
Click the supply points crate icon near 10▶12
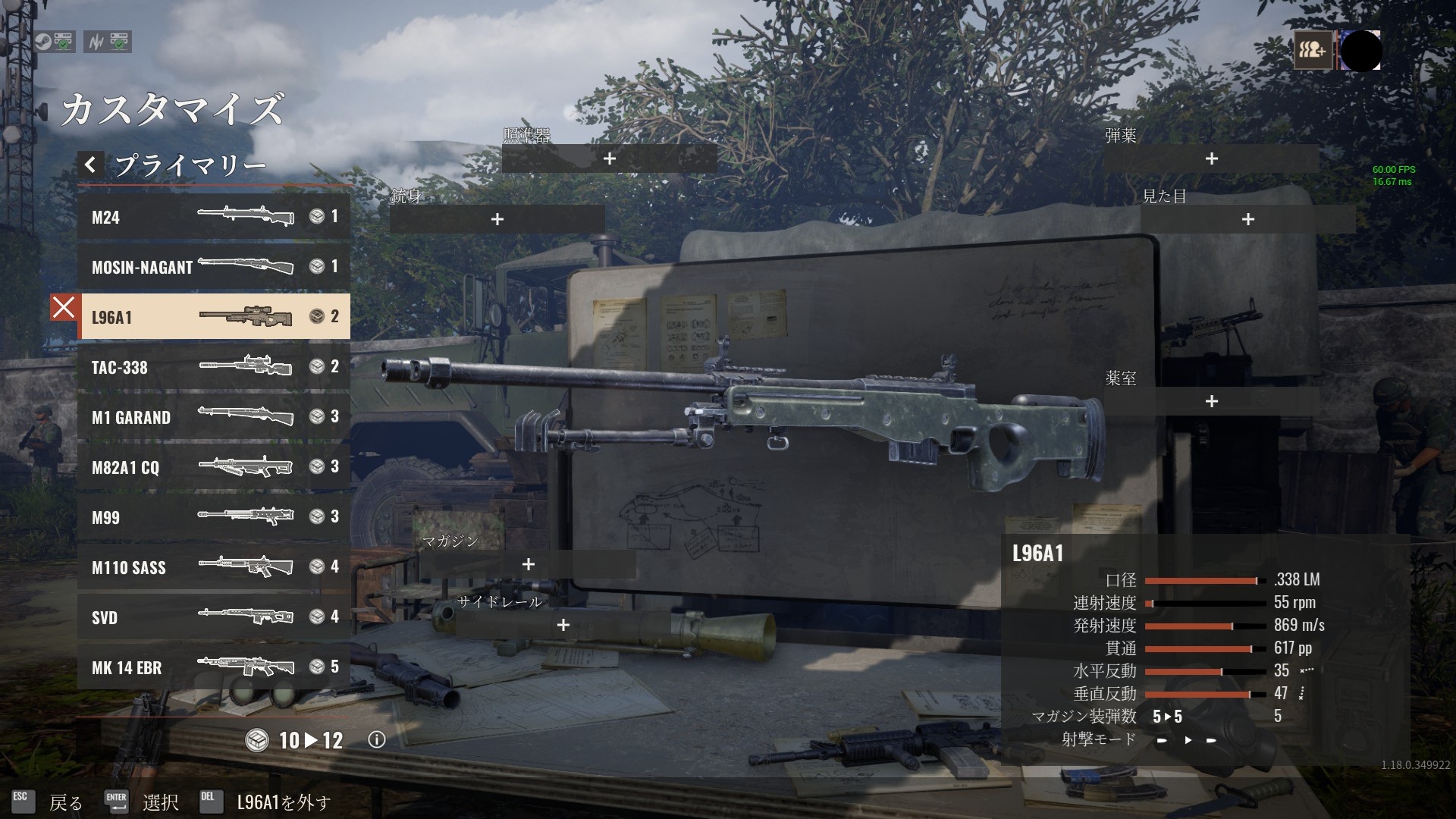tap(257, 741)
